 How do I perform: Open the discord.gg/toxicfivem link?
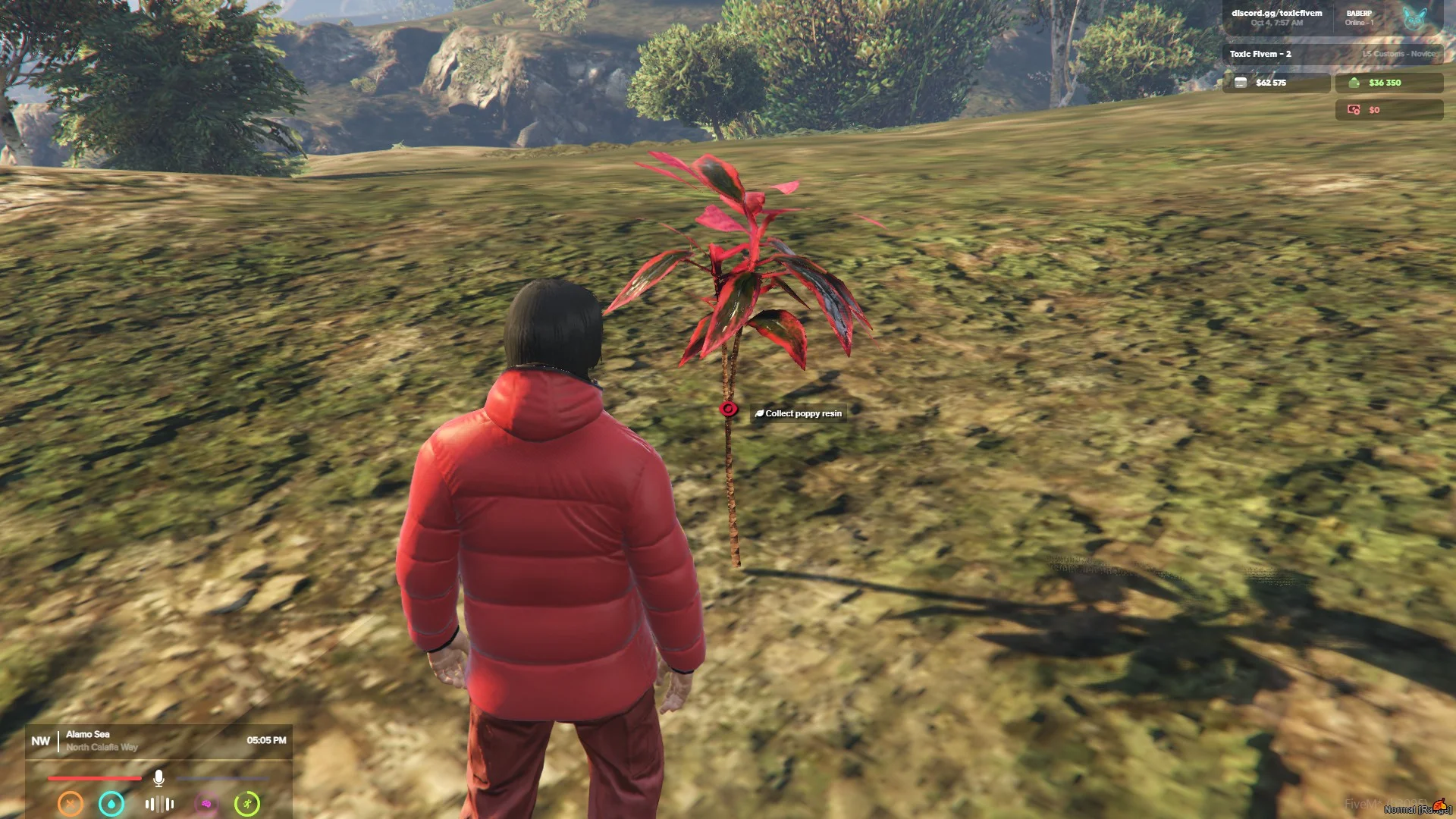coord(1276,13)
